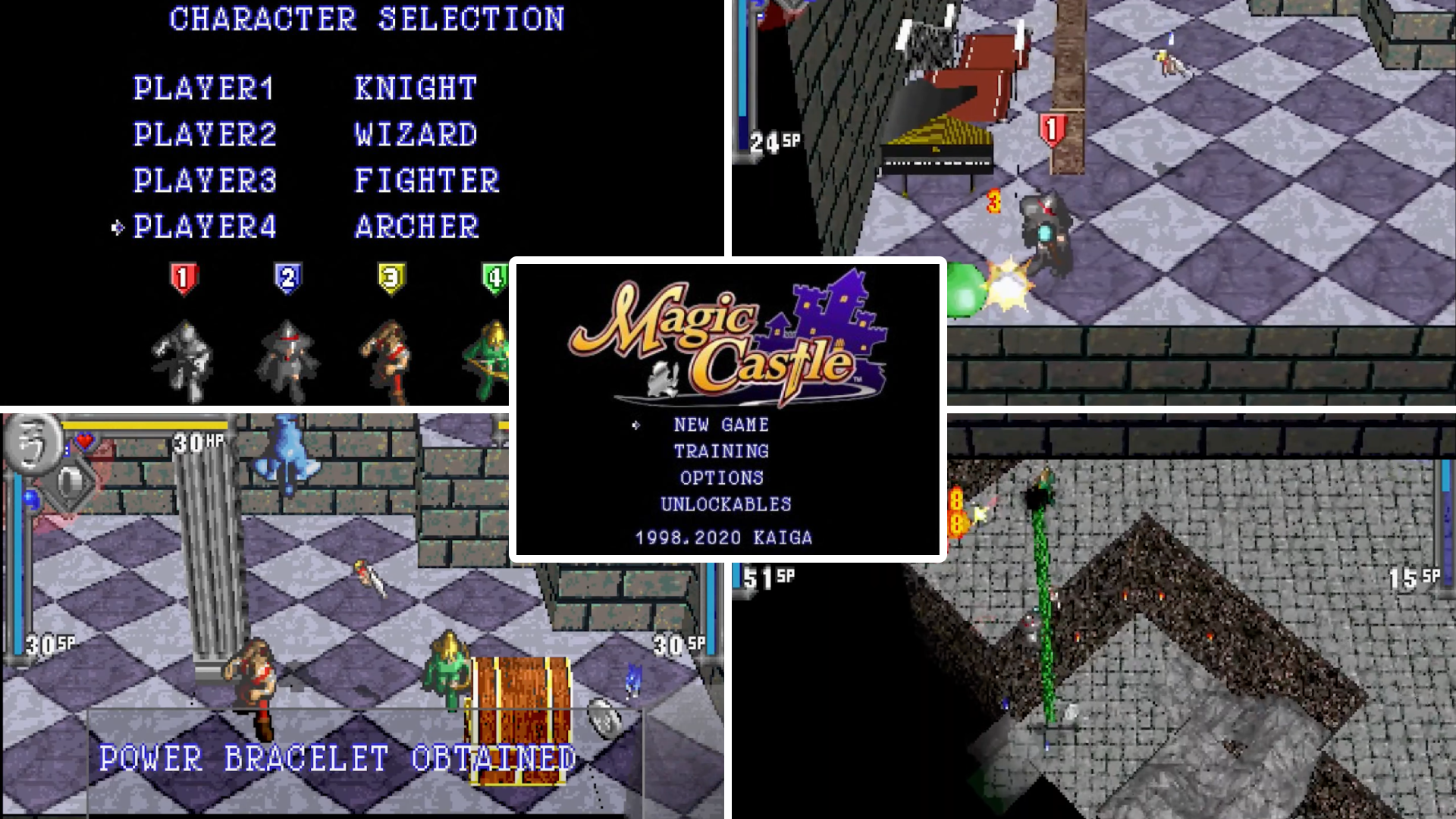Open the UNLOCKABLES menu entry
The height and width of the screenshot is (819, 1456).
[725, 503]
